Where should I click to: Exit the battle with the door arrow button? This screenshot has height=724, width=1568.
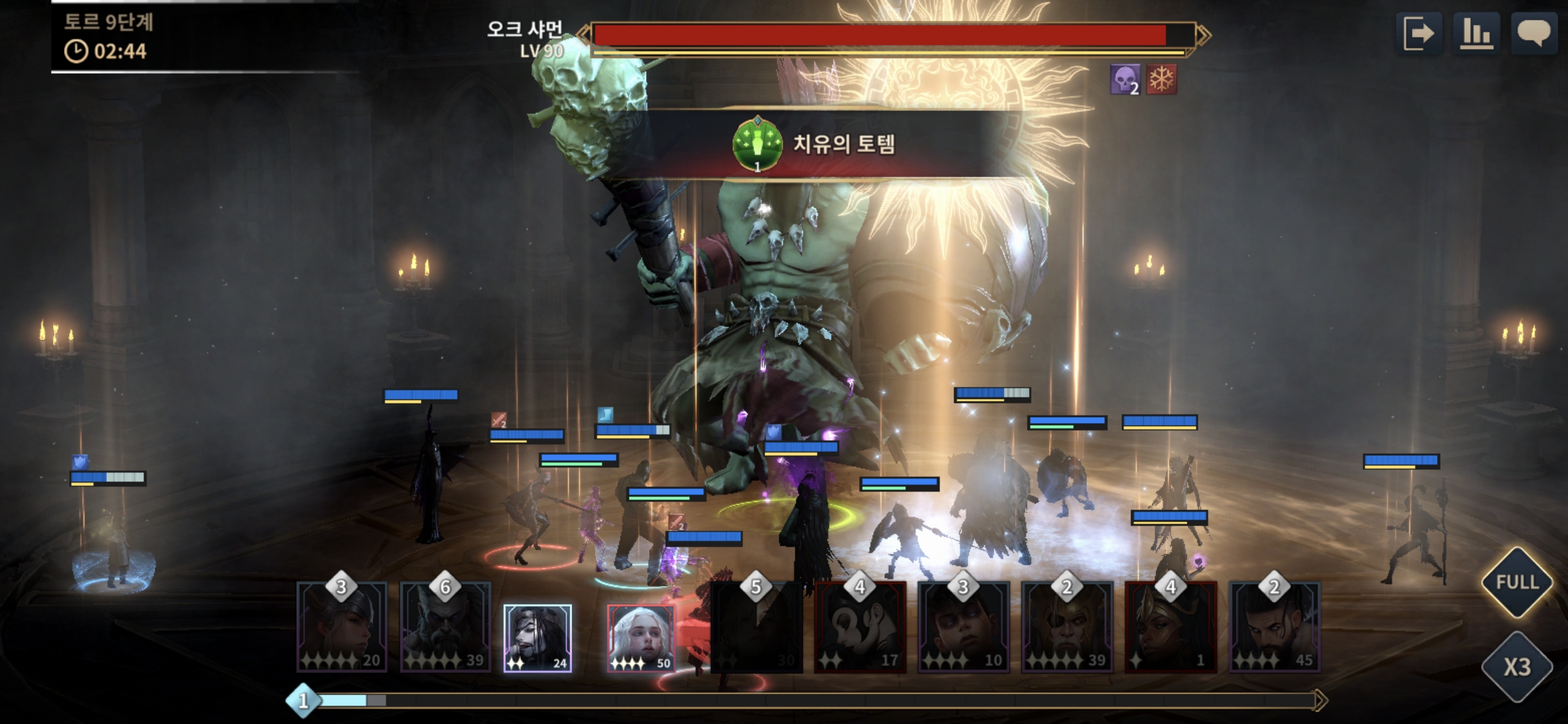tap(1420, 34)
